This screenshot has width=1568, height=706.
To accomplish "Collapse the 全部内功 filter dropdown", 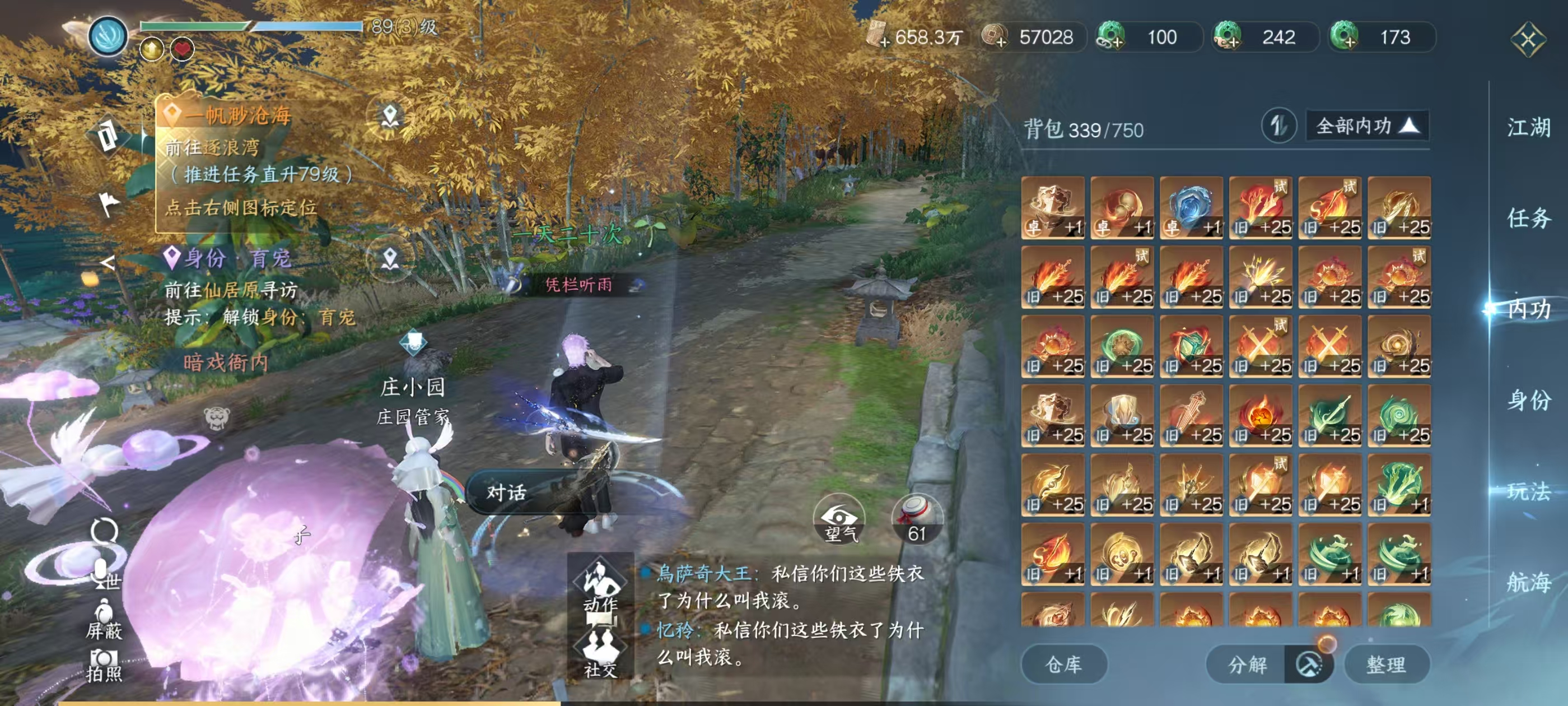I will pyautogui.click(x=1366, y=127).
